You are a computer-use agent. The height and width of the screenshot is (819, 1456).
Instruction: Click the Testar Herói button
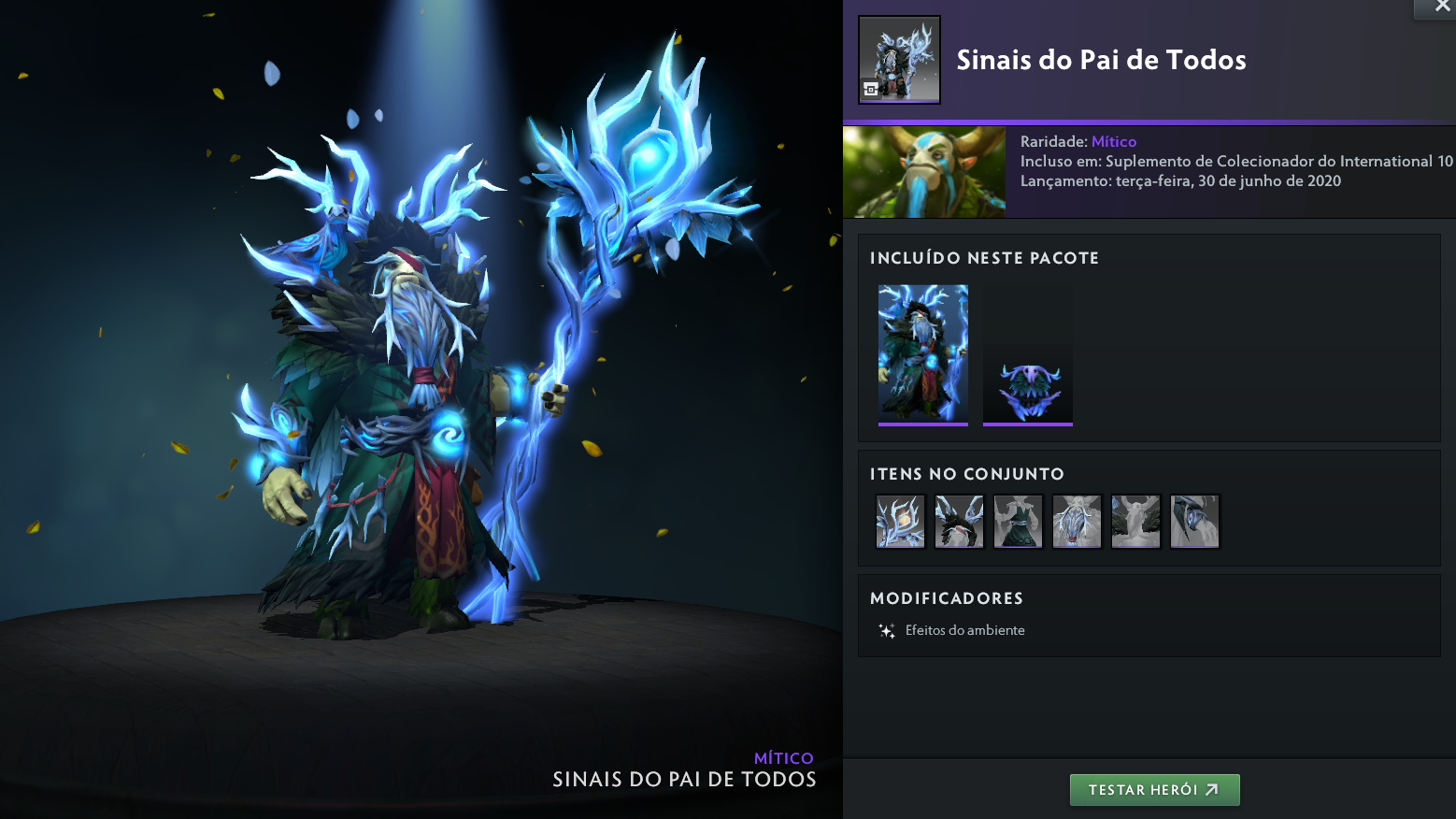pos(1154,790)
